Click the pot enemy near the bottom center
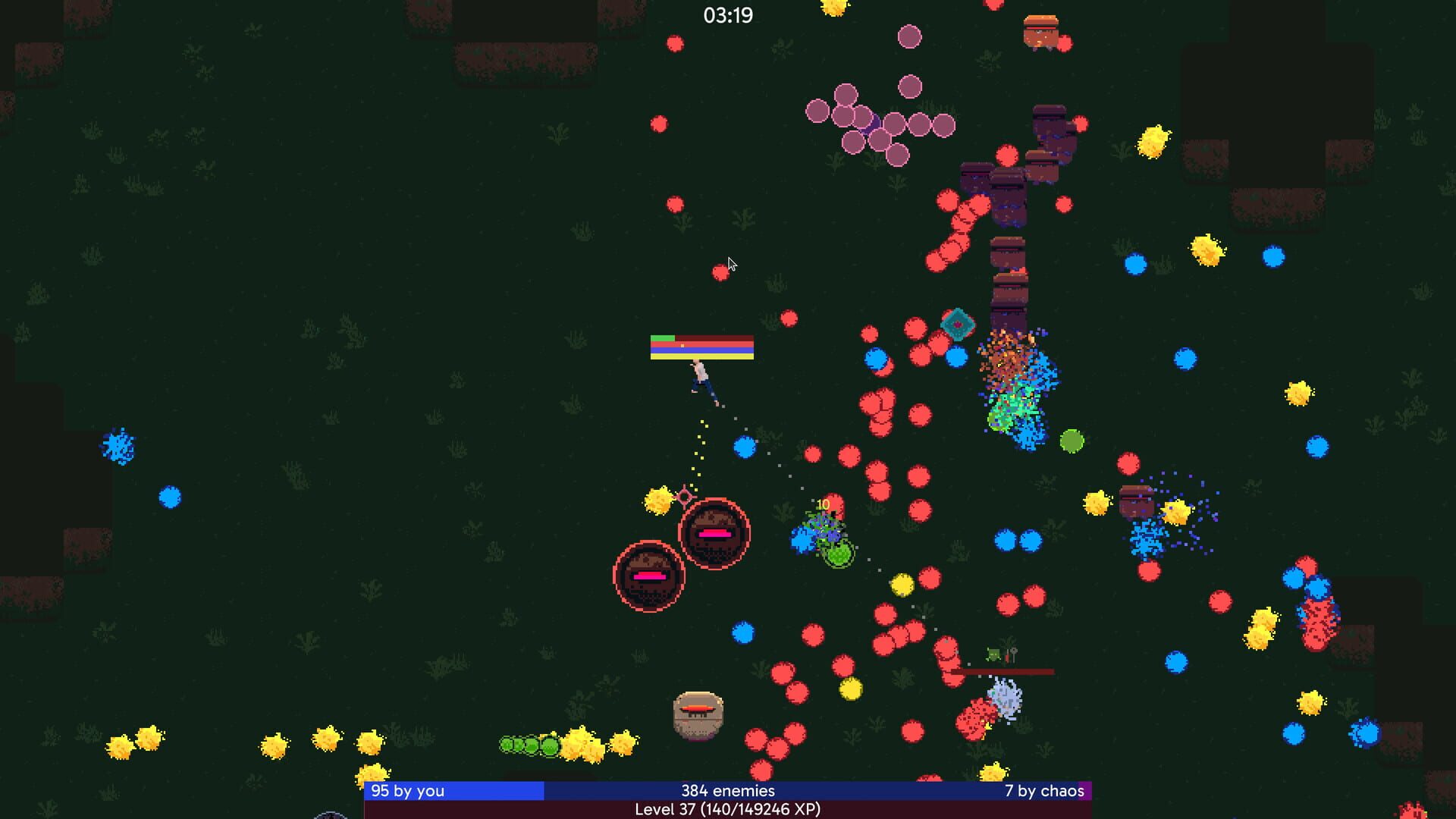The width and height of the screenshot is (1456, 819). (698, 714)
